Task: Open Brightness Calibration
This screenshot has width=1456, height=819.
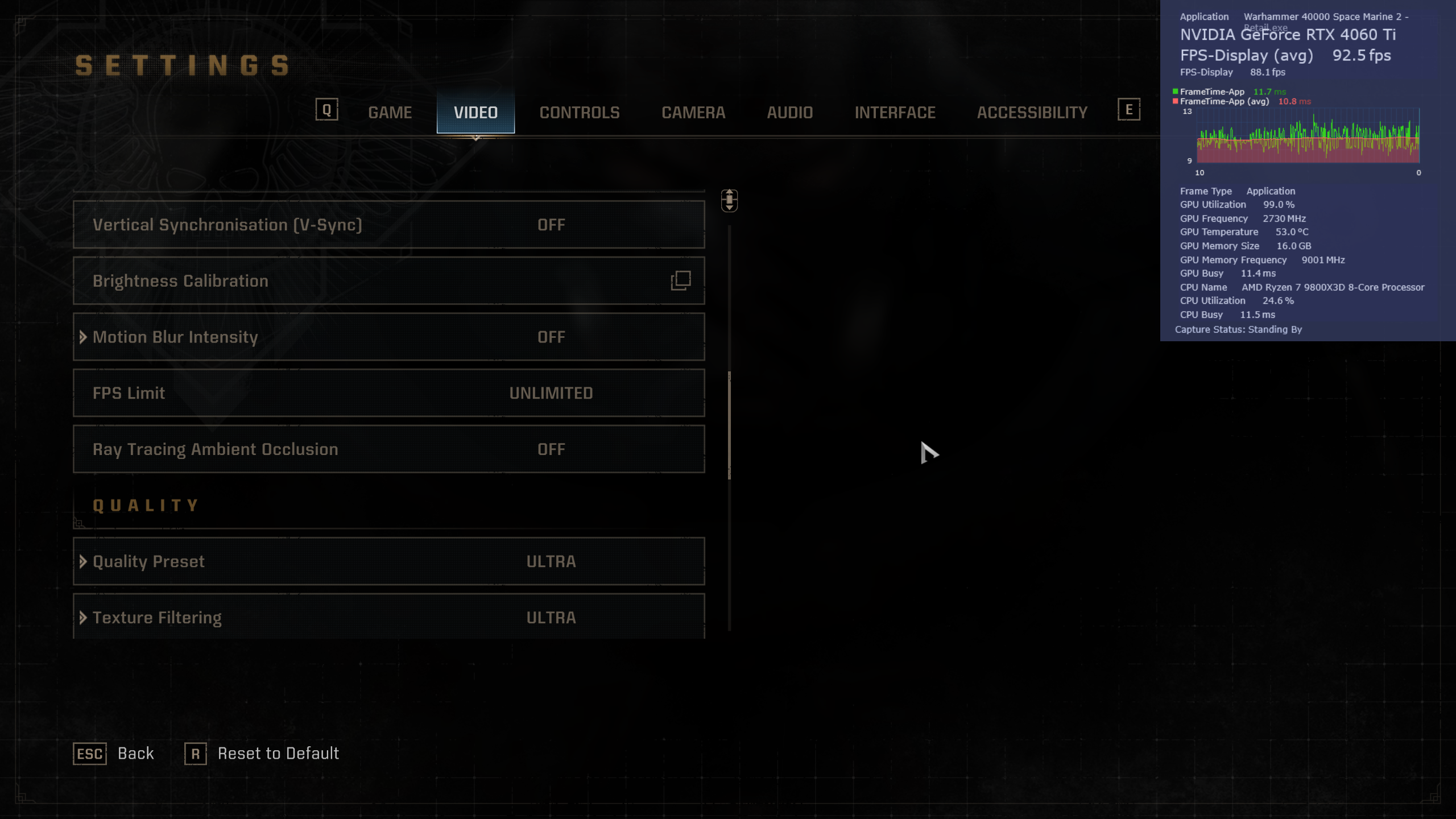Action: (389, 281)
